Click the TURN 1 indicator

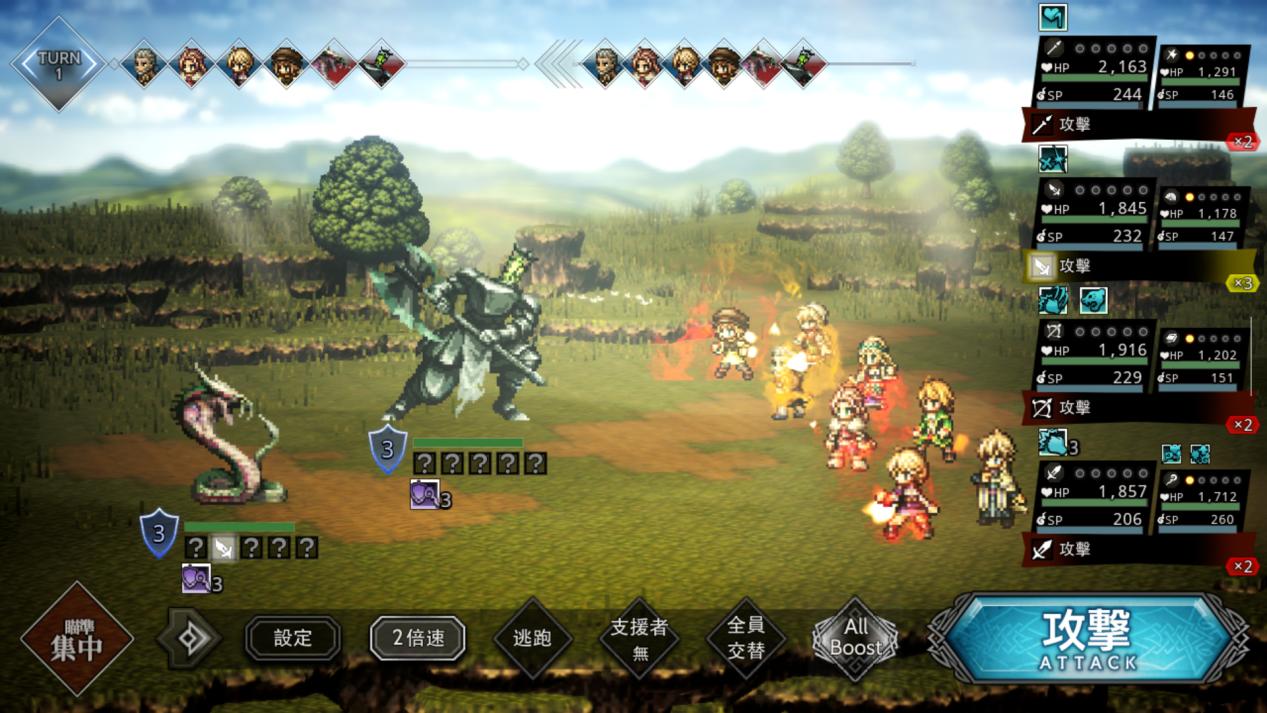[x=58, y=64]
